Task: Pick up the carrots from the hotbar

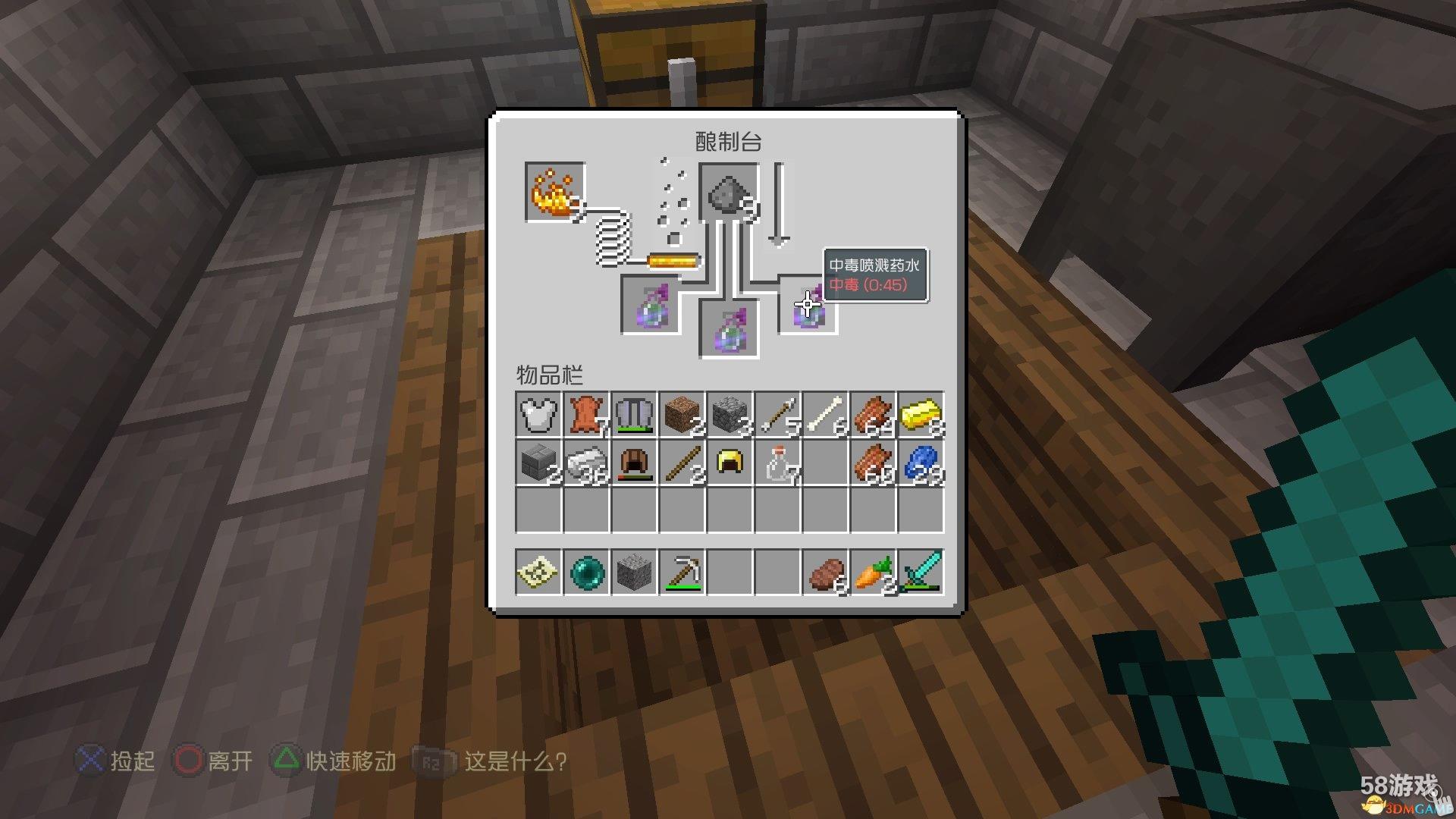Action: pos(873,573)
